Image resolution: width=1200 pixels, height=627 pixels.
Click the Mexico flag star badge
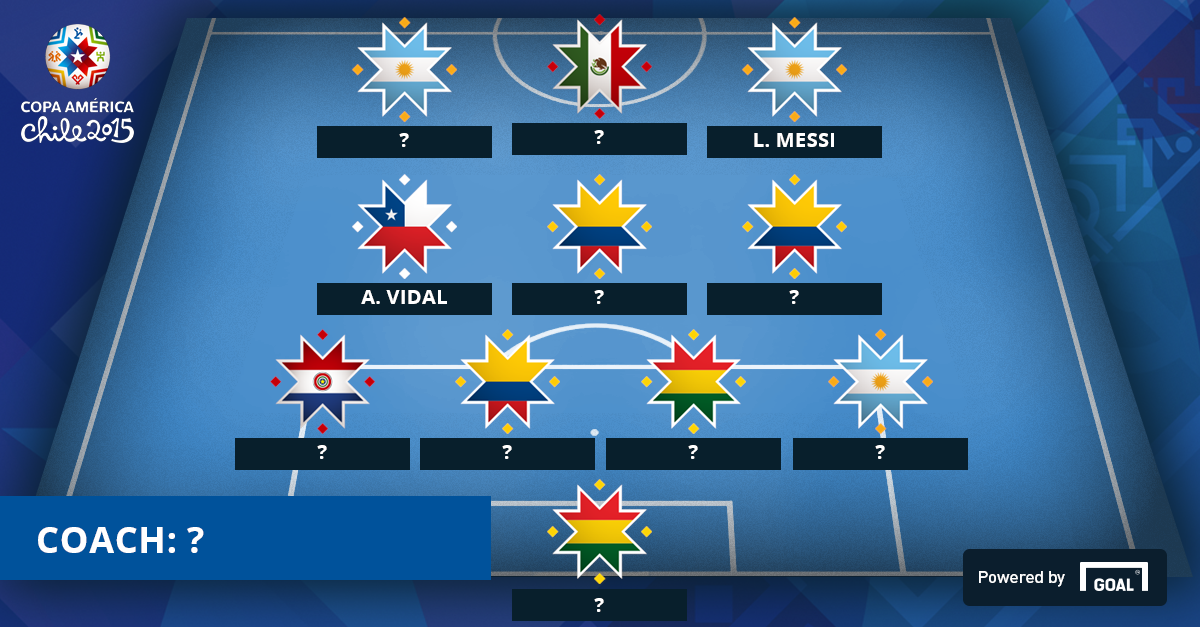[x=599, y=67]
